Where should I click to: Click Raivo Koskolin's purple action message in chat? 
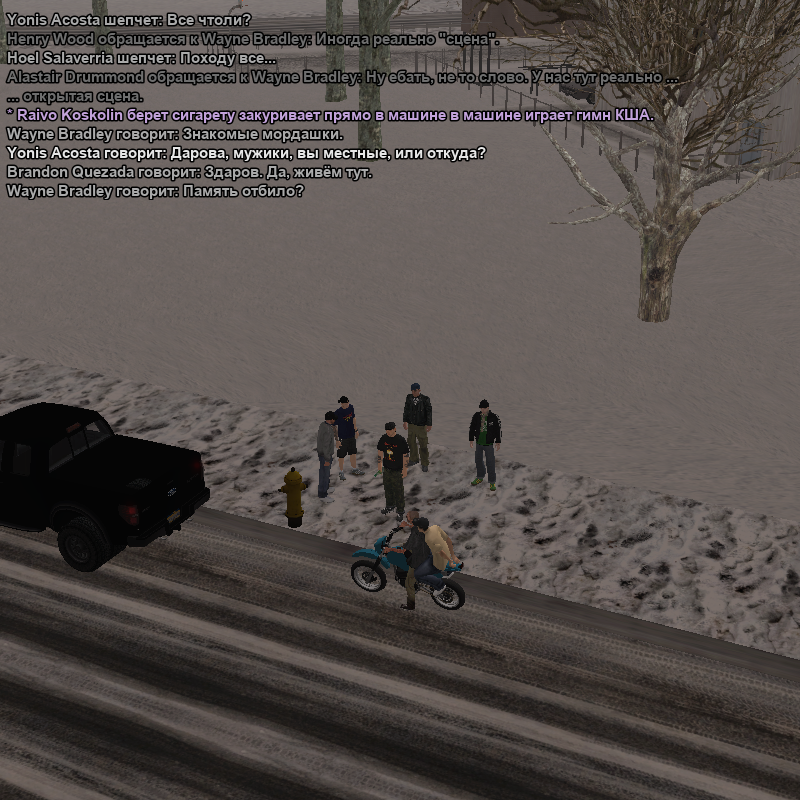[330, 115]
